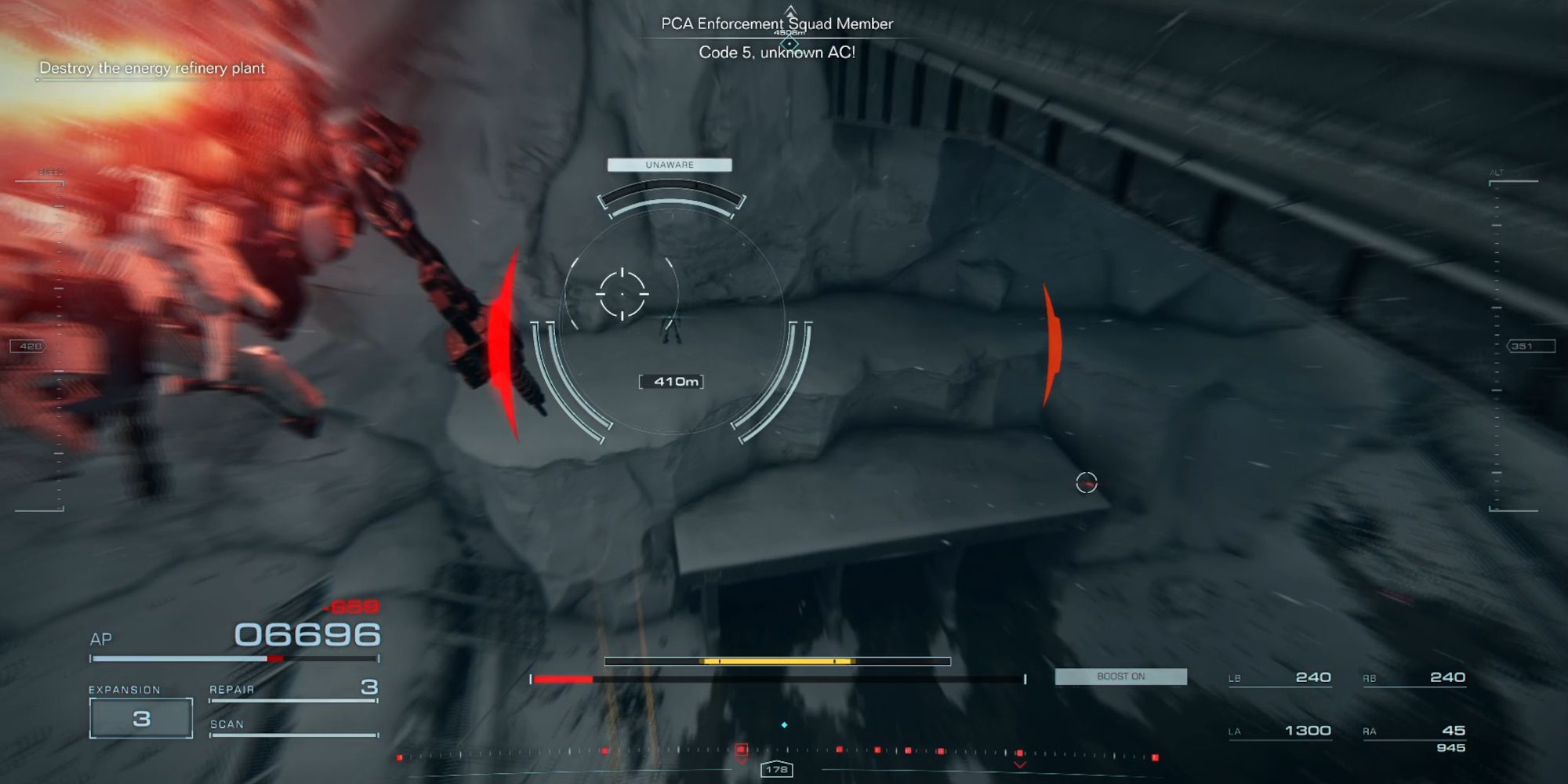
Task: Click the 178 compass heading indicator
Action: click(x=776, y=770)
